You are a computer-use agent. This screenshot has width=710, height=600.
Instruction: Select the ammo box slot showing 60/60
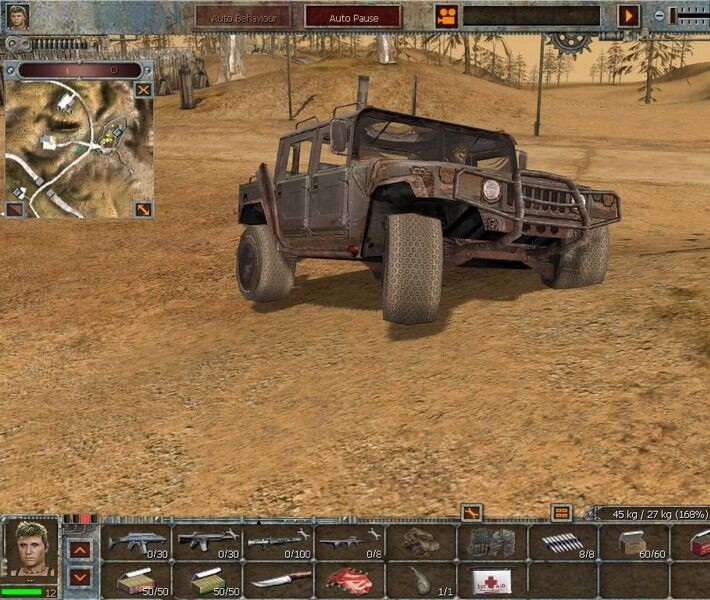tap(635, 543)
